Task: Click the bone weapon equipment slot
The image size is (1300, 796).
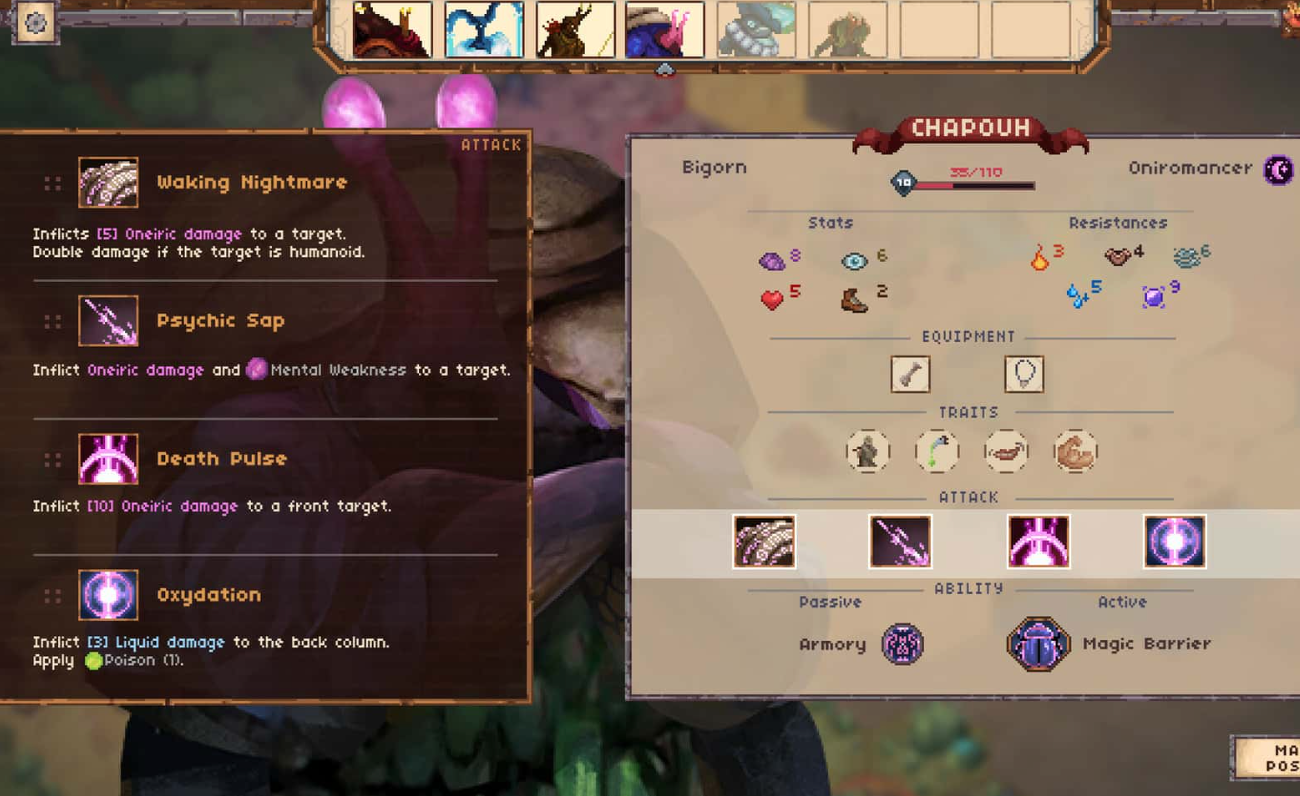Action: tap(910, 374)
